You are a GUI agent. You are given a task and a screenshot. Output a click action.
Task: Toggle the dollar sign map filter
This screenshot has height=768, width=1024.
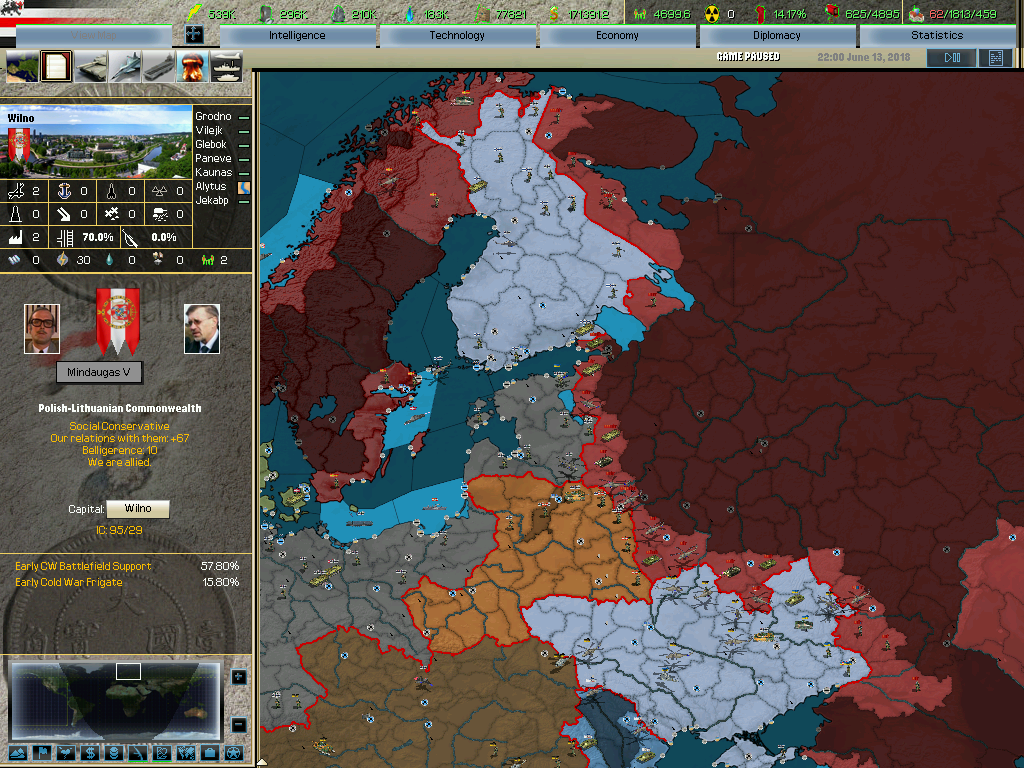point(90,752)
